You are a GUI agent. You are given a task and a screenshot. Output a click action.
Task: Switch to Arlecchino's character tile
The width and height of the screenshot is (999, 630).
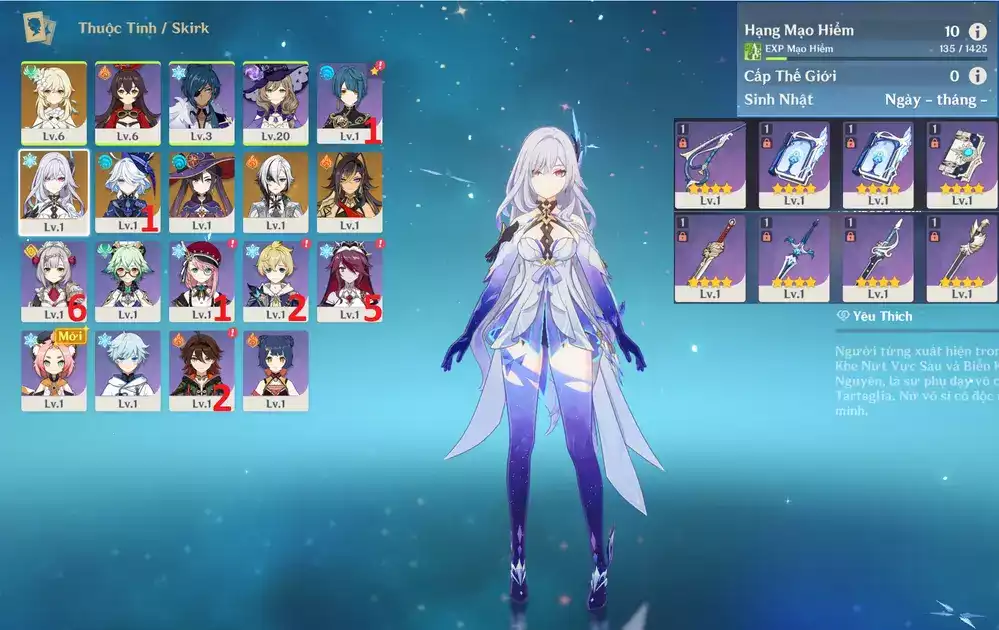[275, 191]
